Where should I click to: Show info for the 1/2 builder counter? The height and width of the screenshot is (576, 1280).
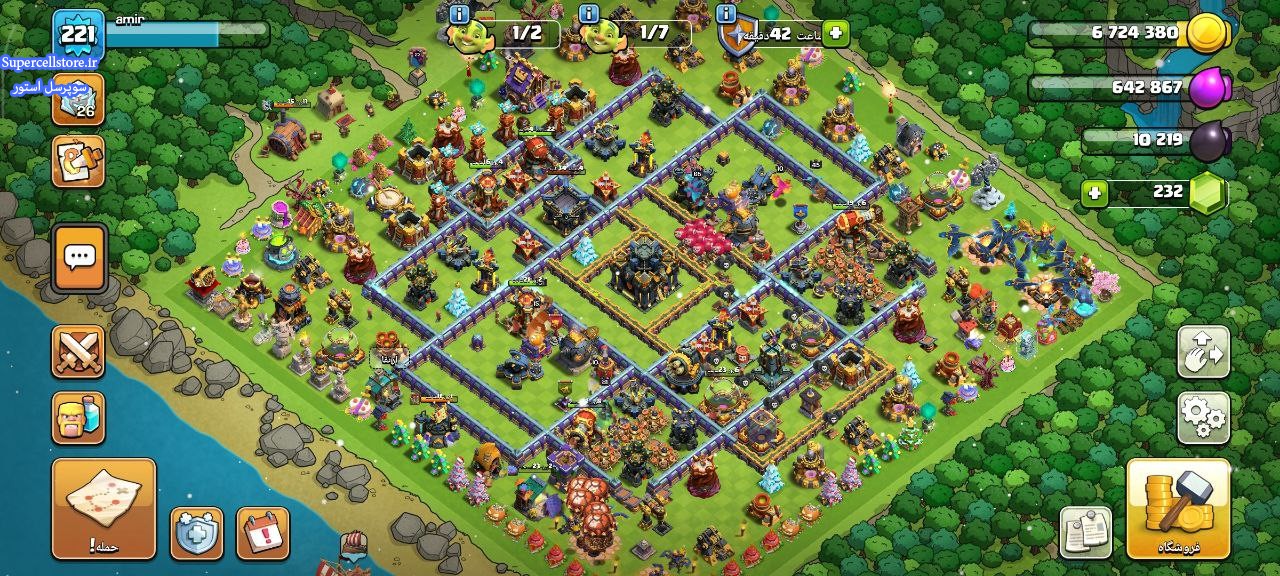point(460,14)
